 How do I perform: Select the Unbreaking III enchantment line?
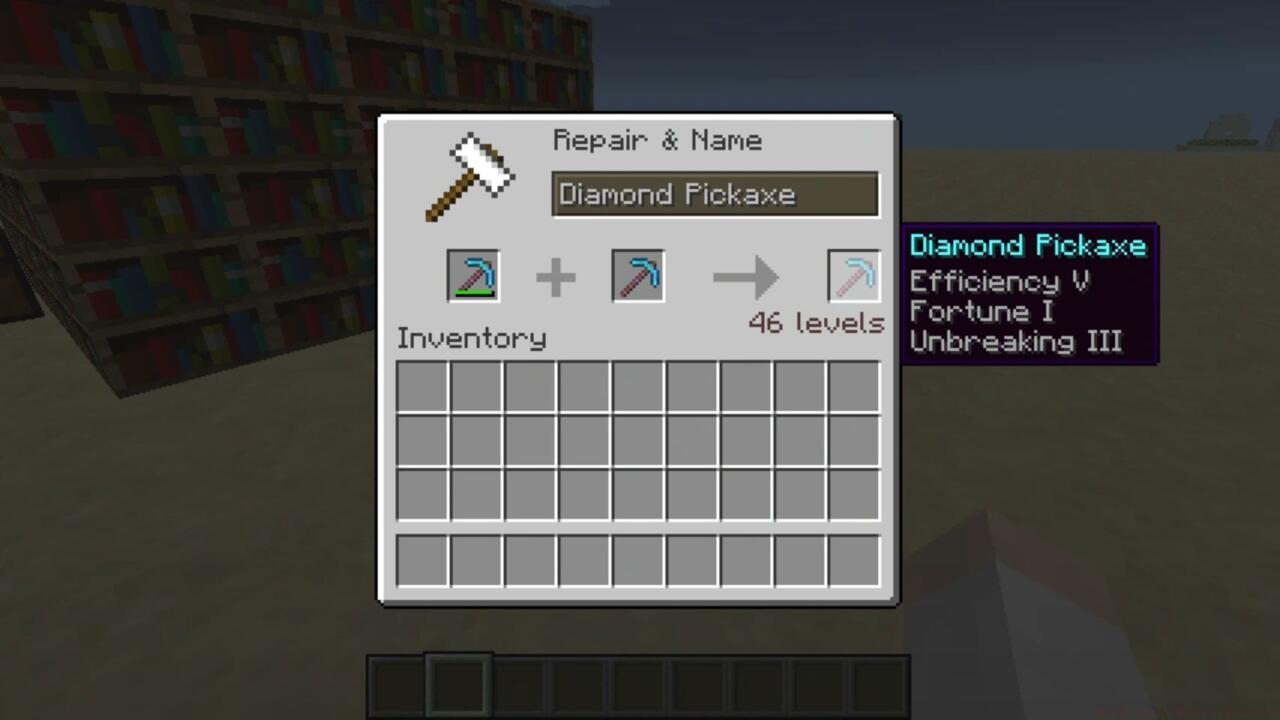1015,343
